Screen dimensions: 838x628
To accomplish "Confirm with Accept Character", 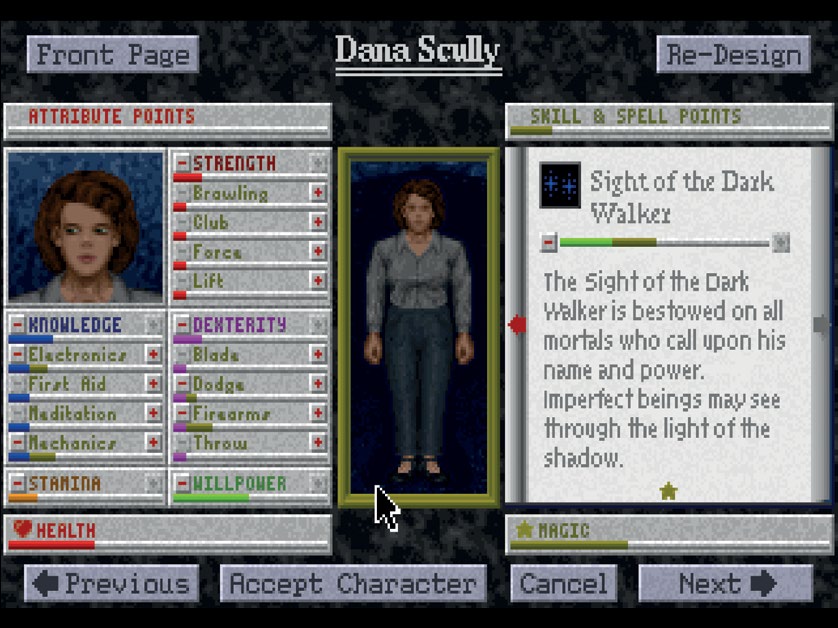I will point(353,584).
